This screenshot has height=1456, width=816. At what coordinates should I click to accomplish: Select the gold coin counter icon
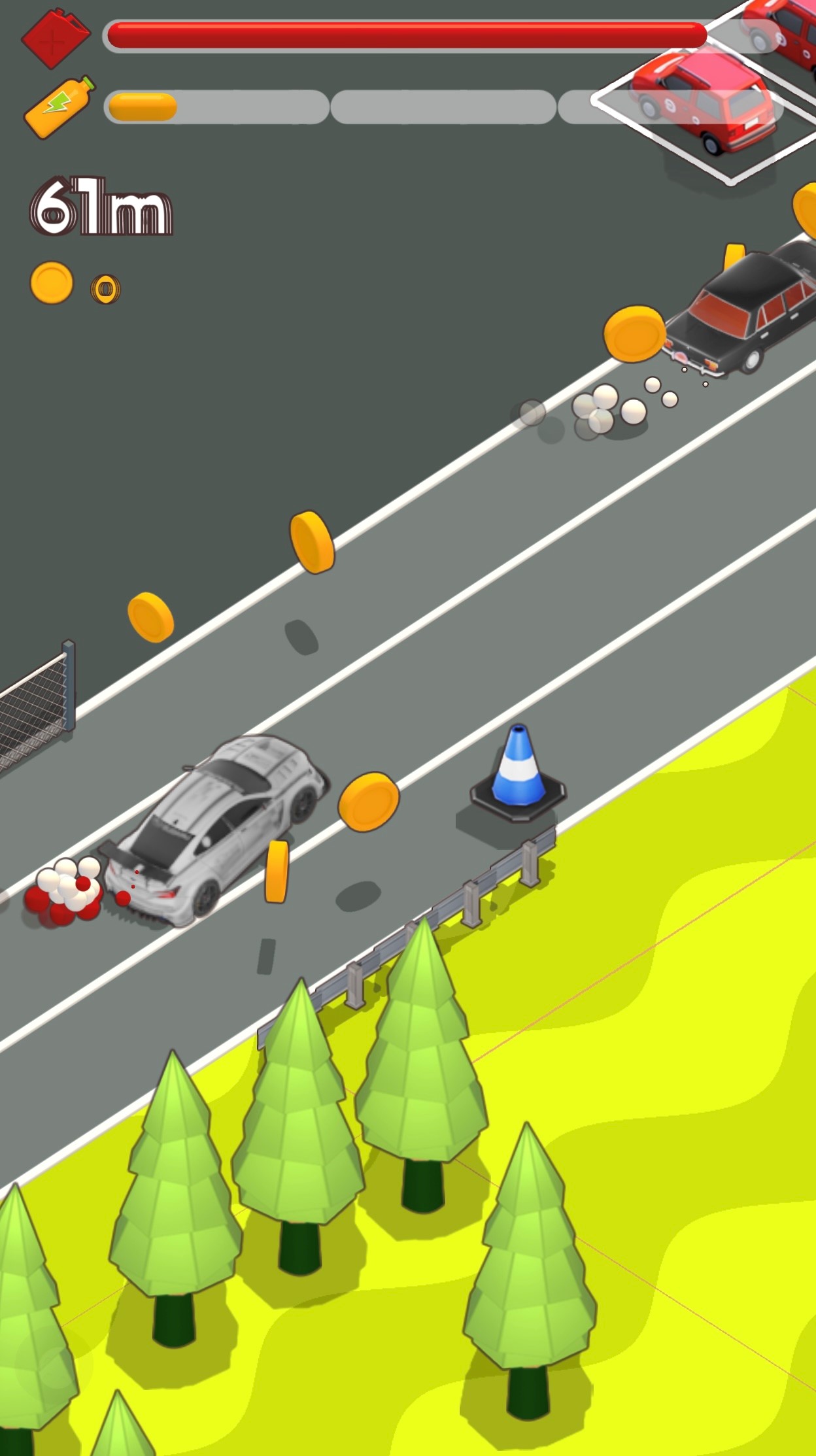tap(52, 283)
